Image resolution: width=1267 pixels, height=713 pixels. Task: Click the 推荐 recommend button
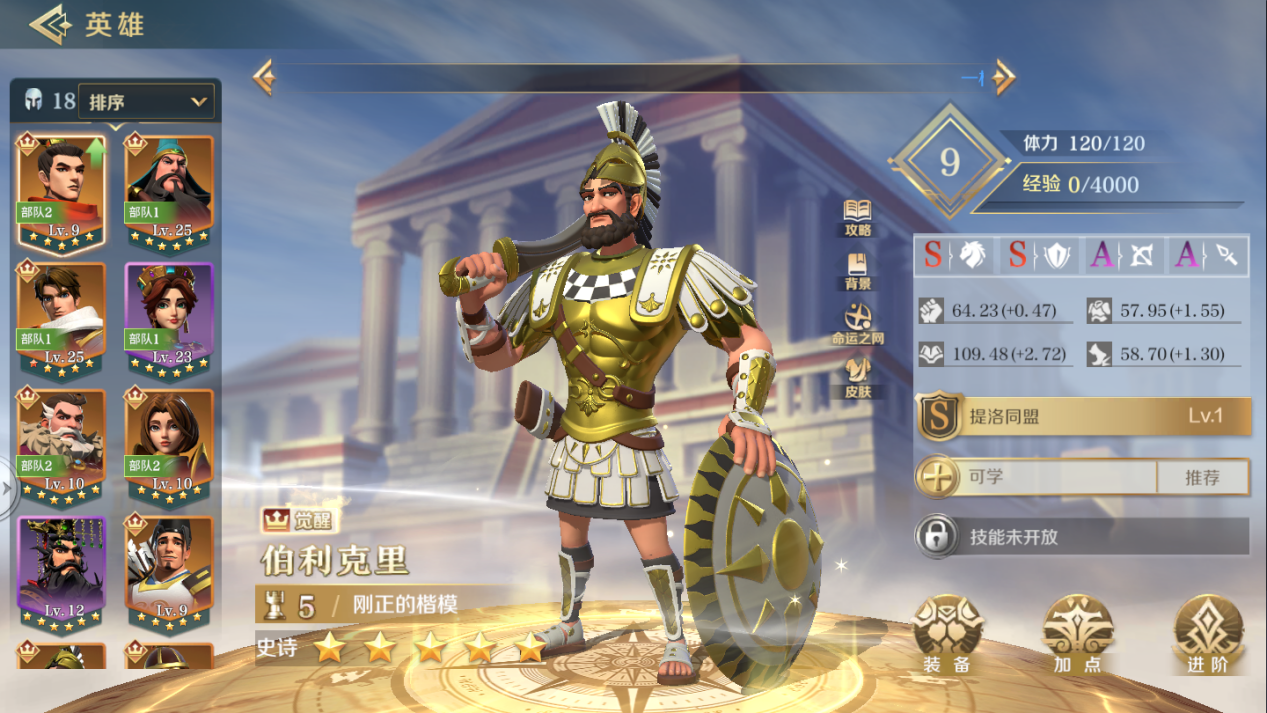[x=1202, y=477]
